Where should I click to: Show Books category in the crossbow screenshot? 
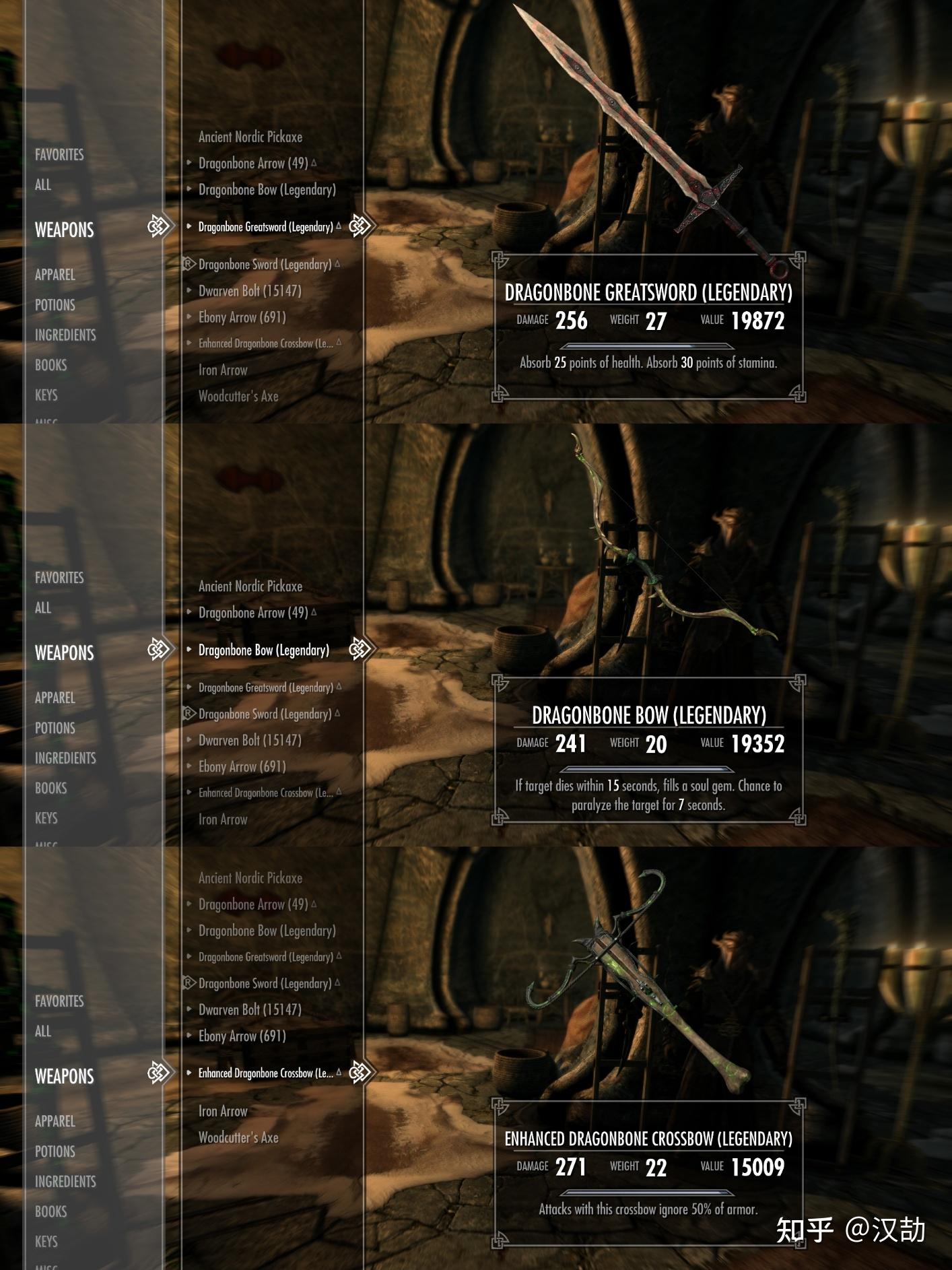[51, 1211]
